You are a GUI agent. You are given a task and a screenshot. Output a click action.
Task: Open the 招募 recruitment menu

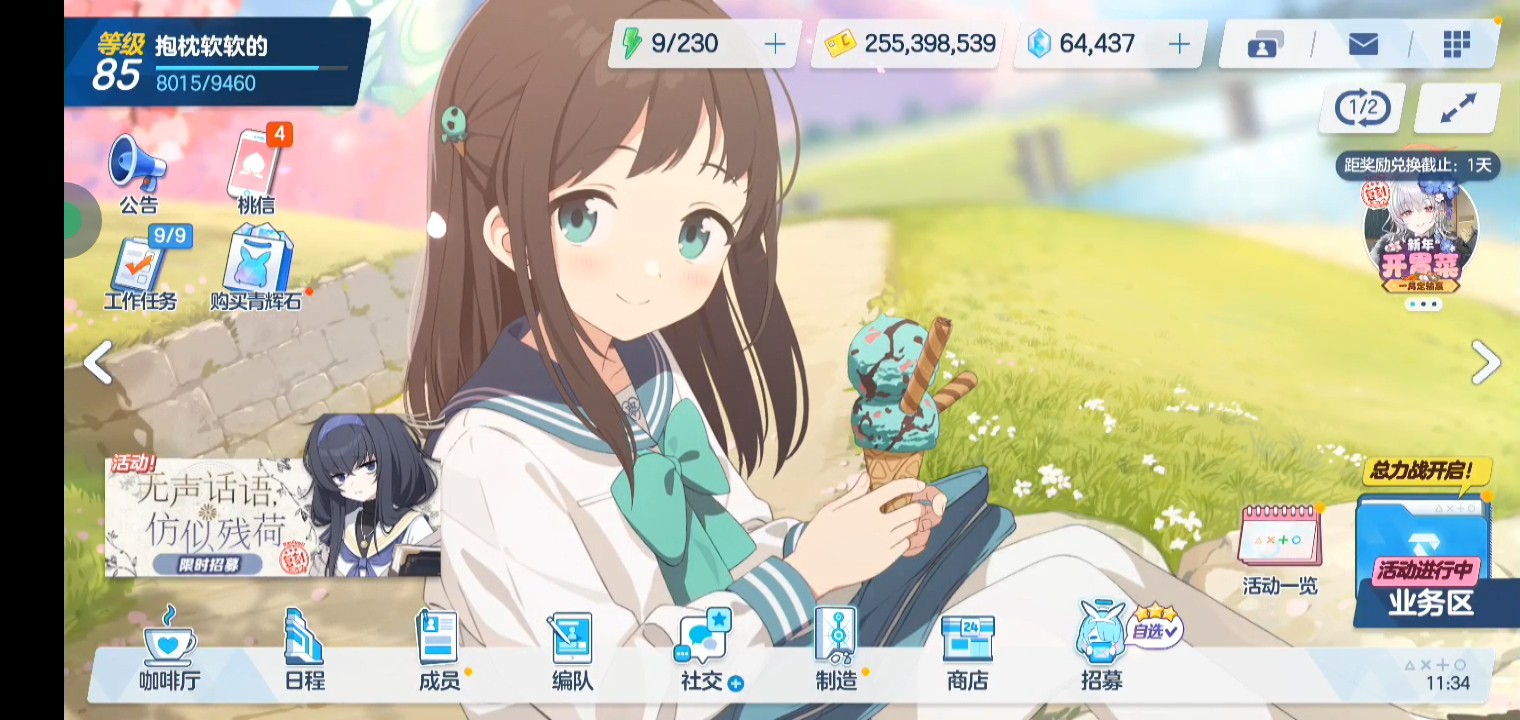[1101, 650]
